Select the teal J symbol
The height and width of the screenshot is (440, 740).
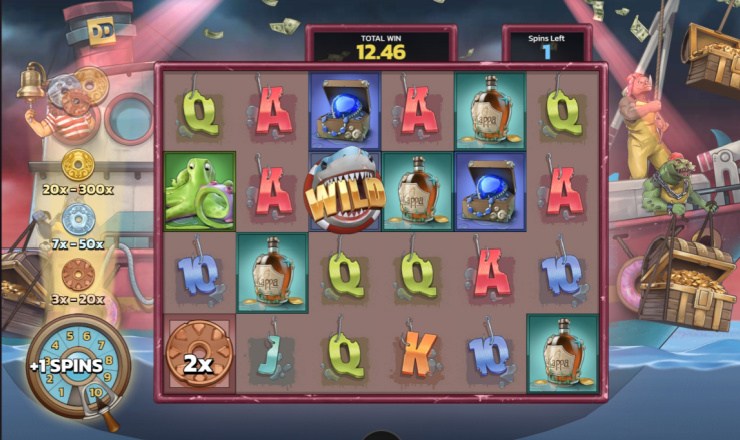(x=271, y=352)
